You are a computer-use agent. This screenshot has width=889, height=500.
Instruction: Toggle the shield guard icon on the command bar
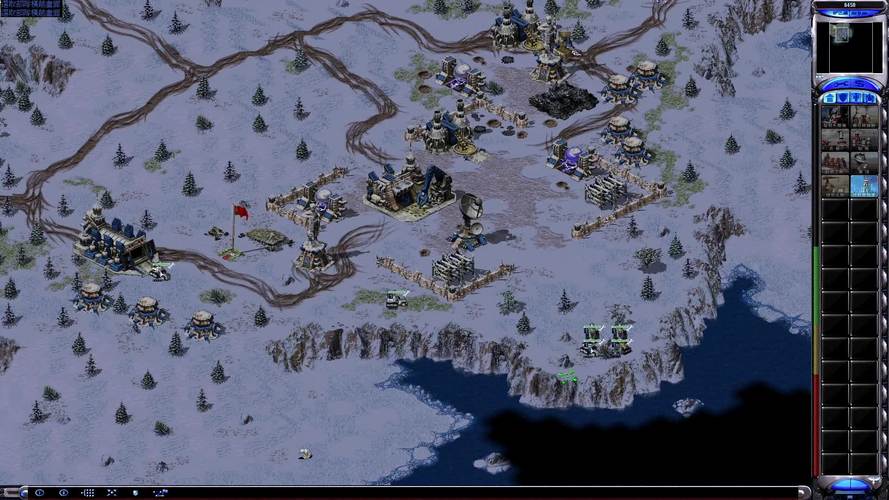136,493
